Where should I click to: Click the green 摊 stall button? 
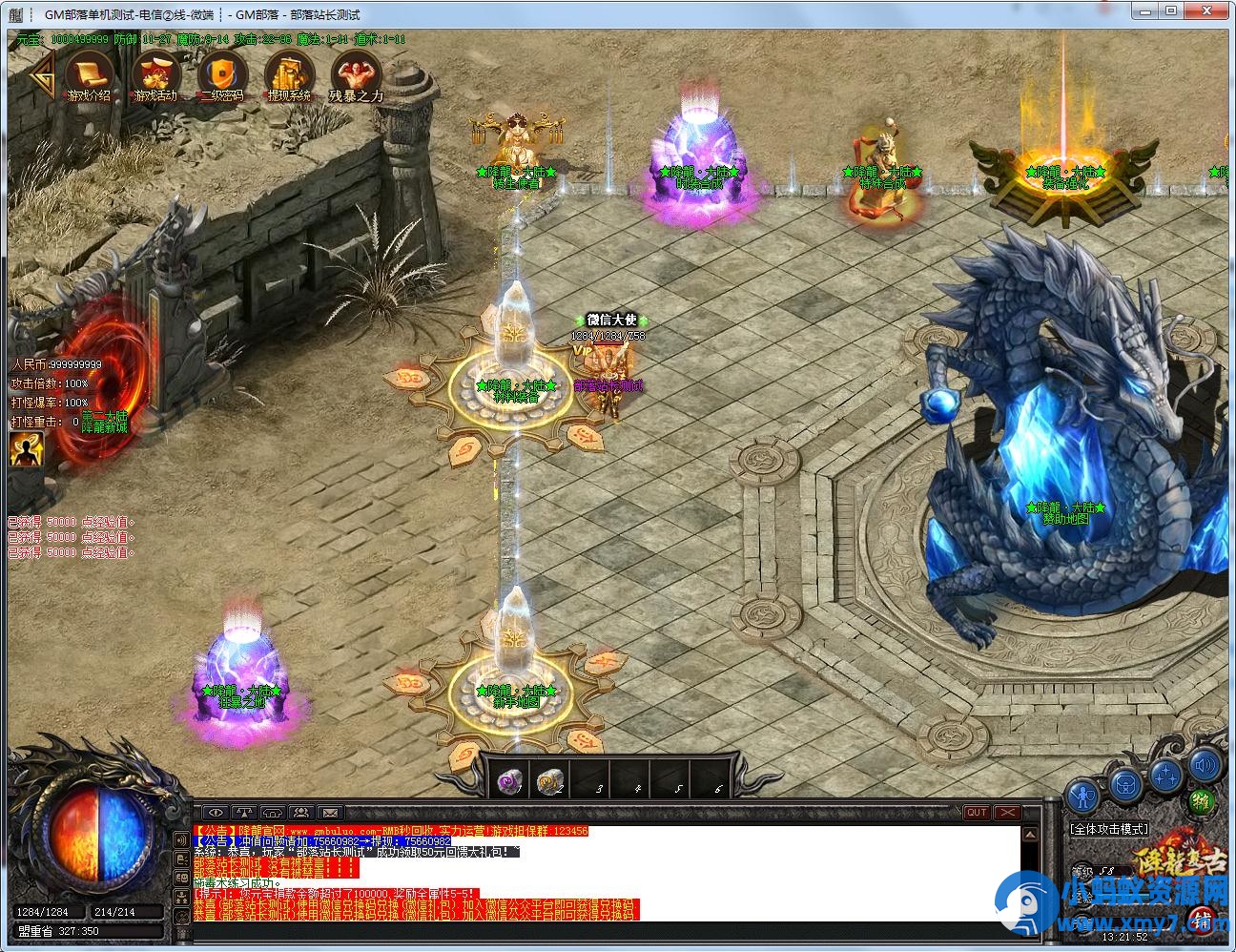click(1204, 801)
